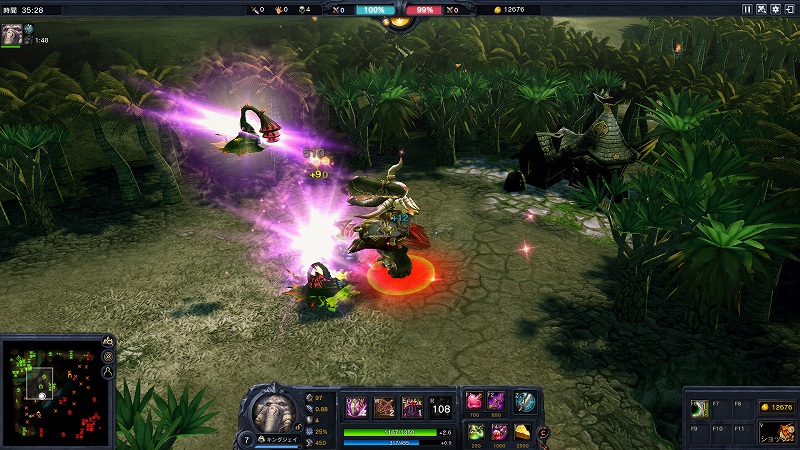800x450 pixels.
Task: Use the green potion item costing 200
Action: [475, 431]
